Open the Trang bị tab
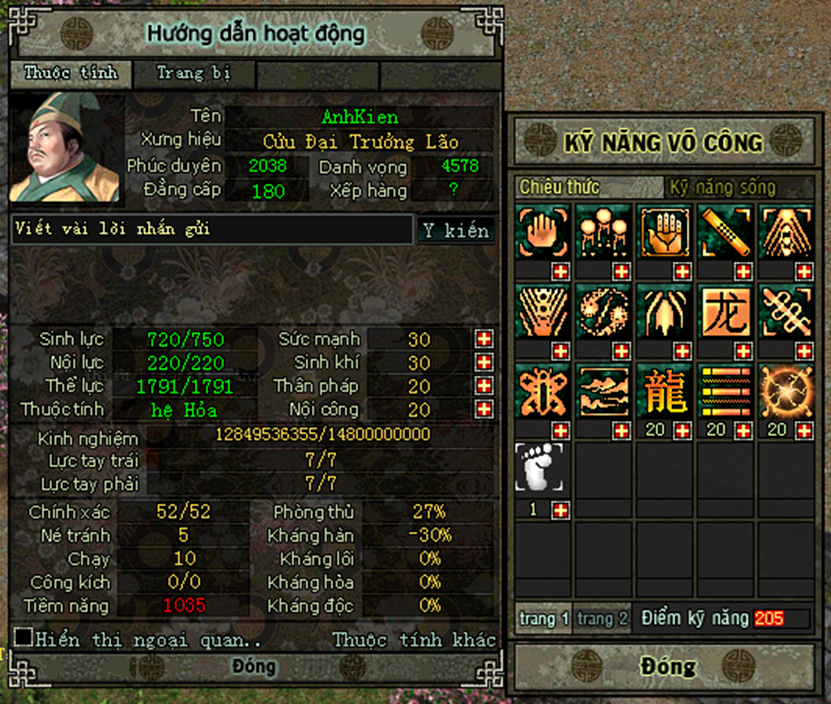Image resolution: width=831 pixels, height=704 pixels. pos(194,74)
